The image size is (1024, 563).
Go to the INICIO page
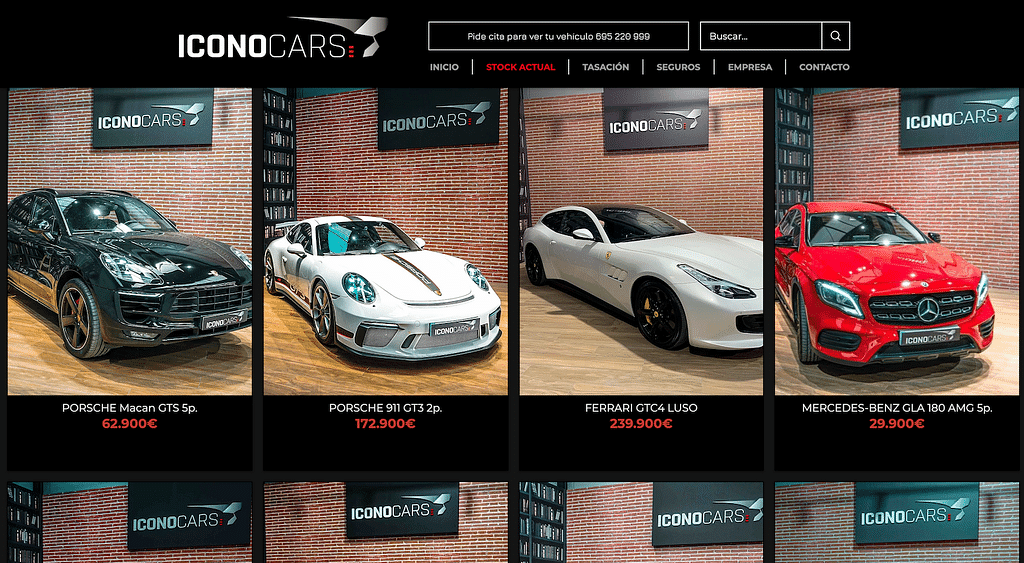pos(444,67)
